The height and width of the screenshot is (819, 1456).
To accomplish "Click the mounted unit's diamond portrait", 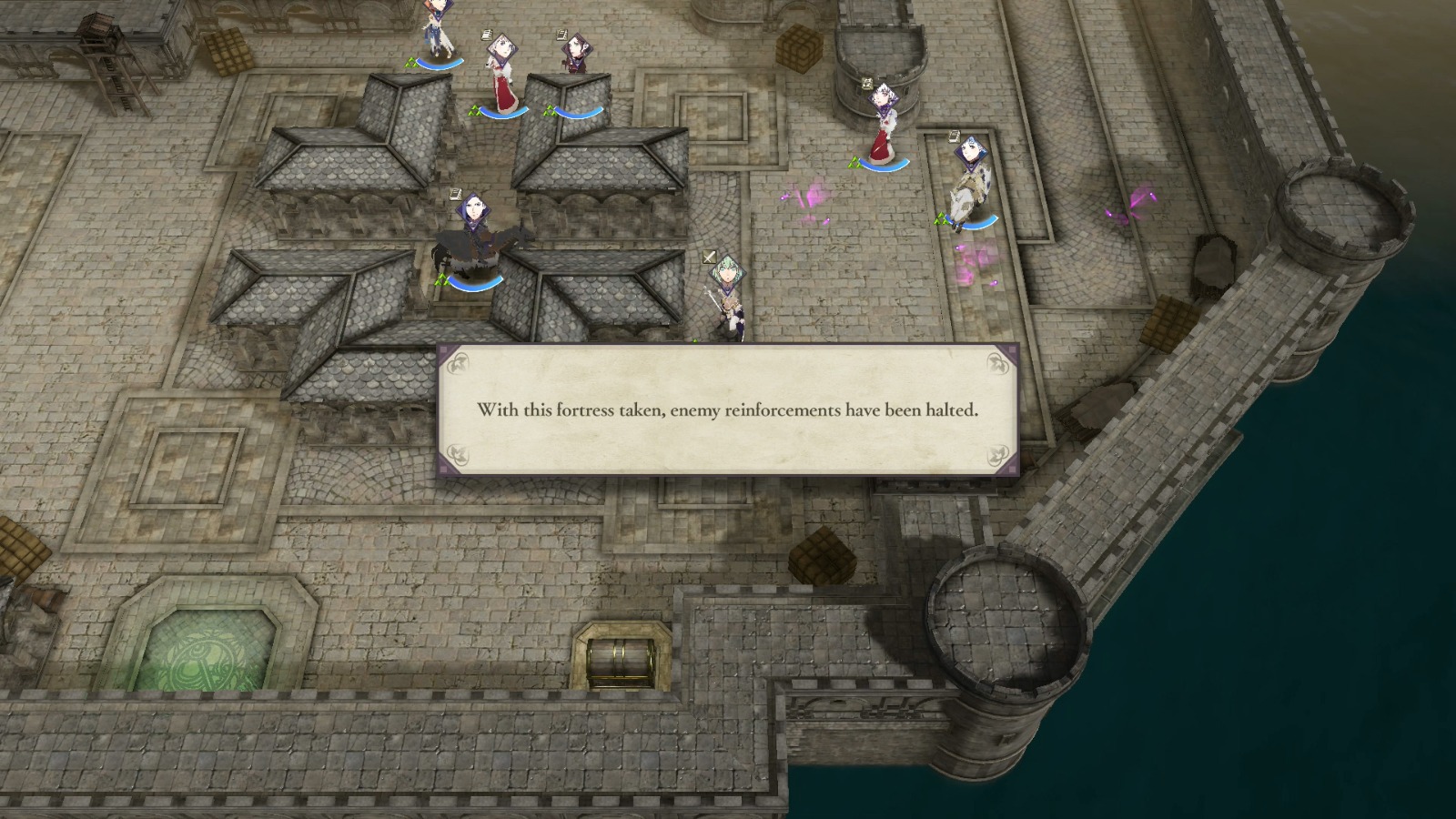I will coord(474,211).
